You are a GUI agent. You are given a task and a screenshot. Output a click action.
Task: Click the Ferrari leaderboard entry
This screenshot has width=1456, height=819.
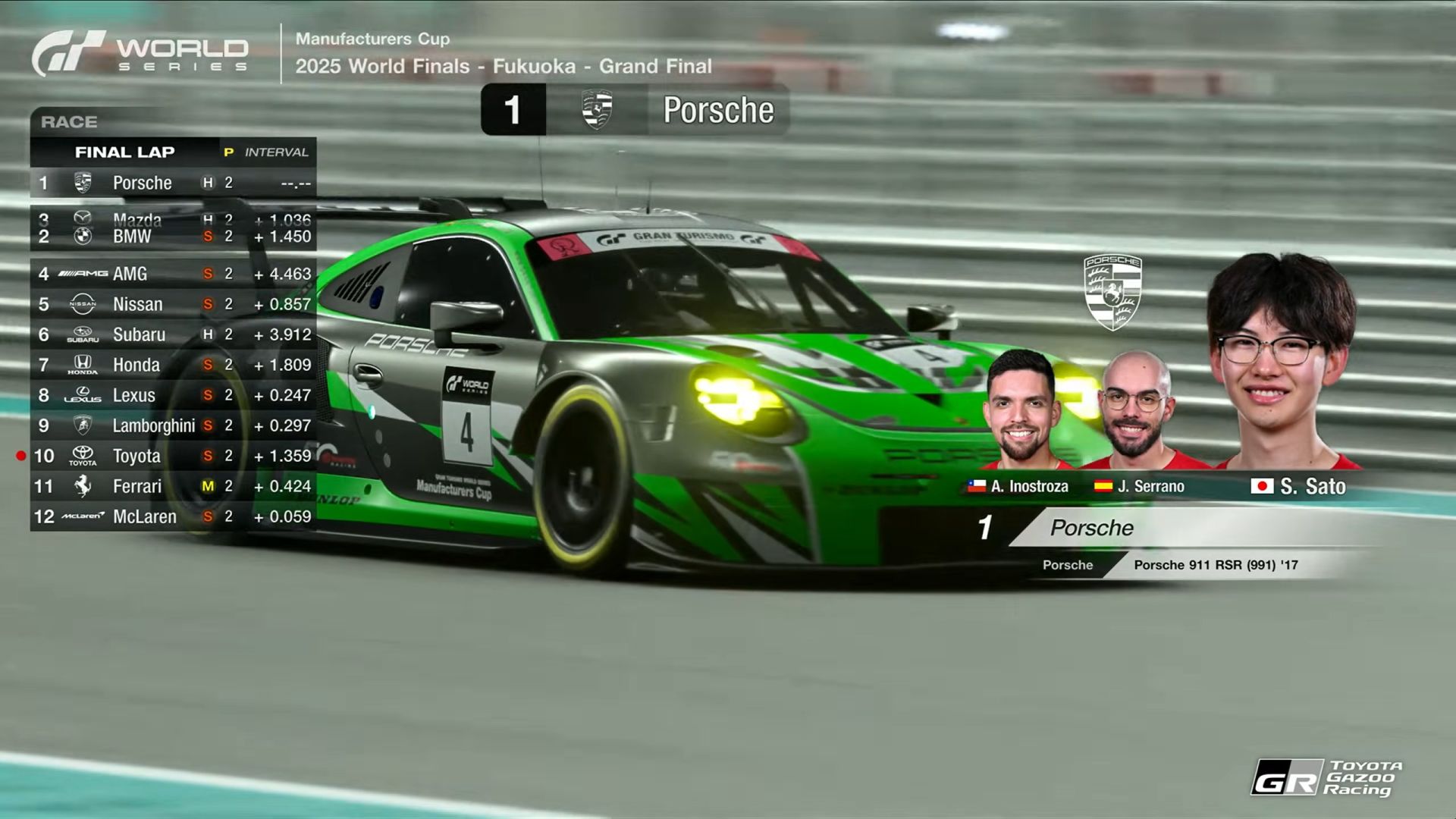pyautogui.click(x=173, y=486)
